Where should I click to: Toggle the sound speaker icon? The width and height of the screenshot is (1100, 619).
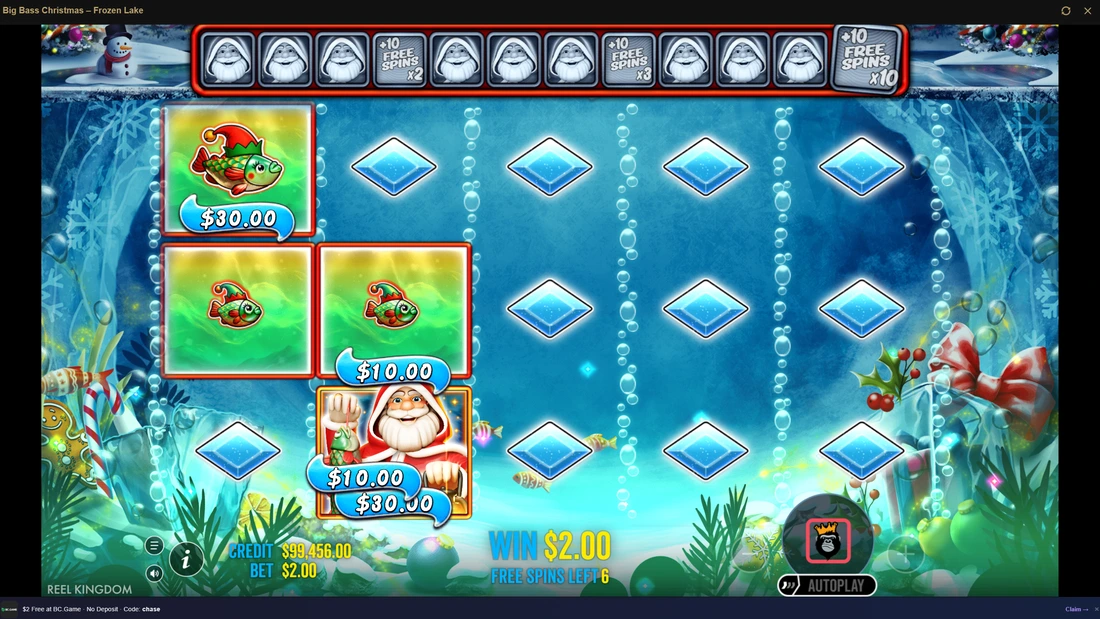click(x=154, y=574)
